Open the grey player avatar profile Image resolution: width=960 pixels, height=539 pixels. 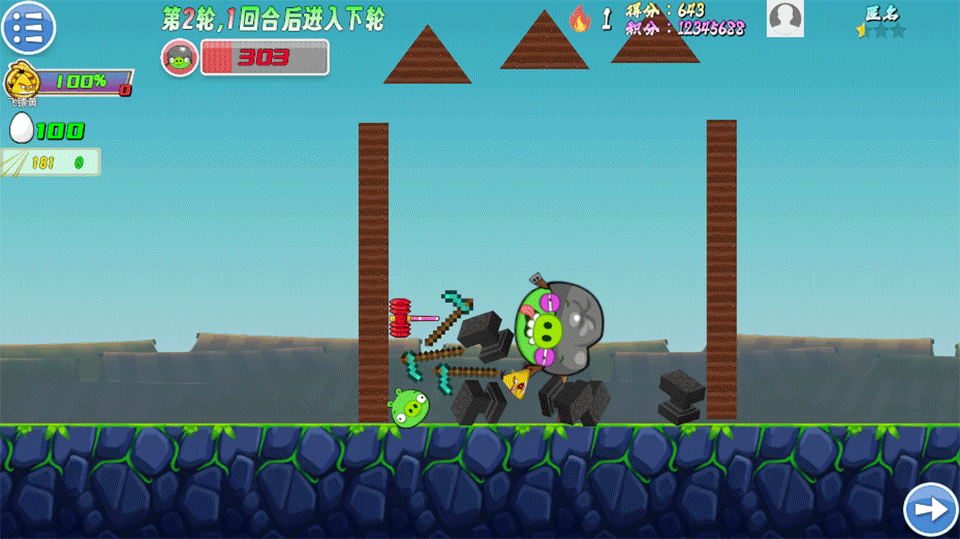[x=785, y=19]
